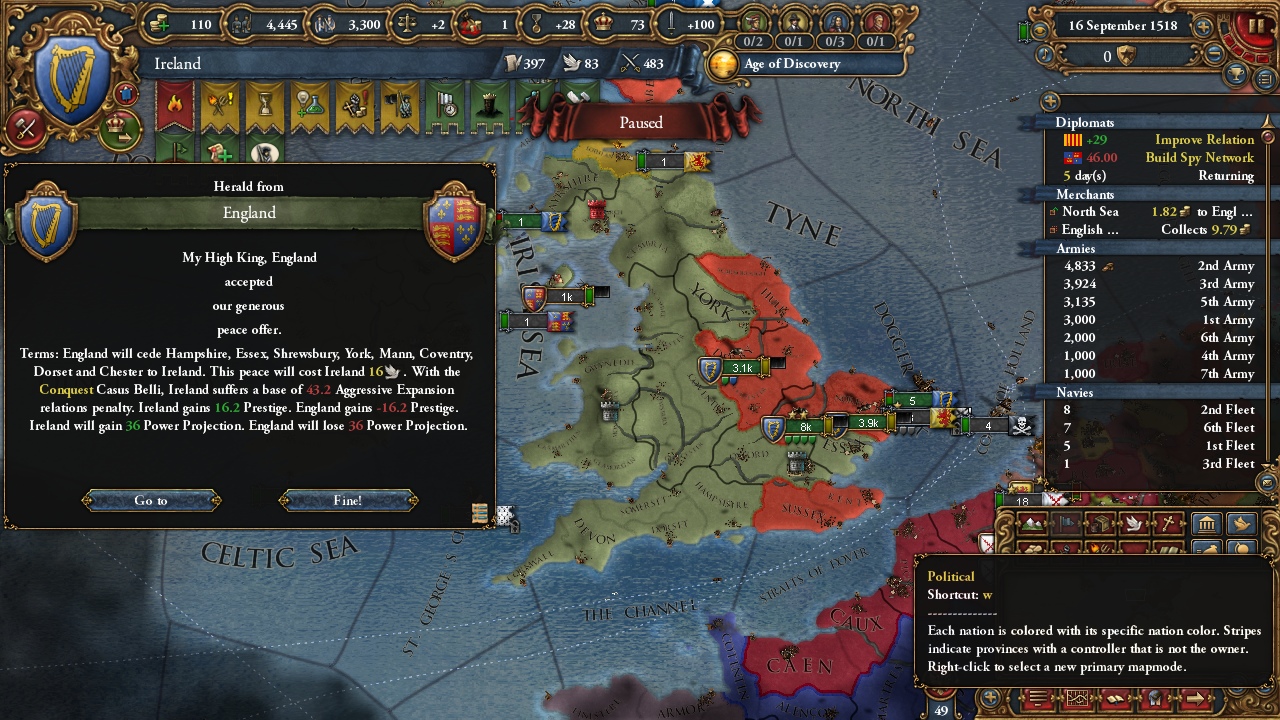The height and width of the screenshot is (720, 1280).
Task: Select the Go to button
Action: 151,500
